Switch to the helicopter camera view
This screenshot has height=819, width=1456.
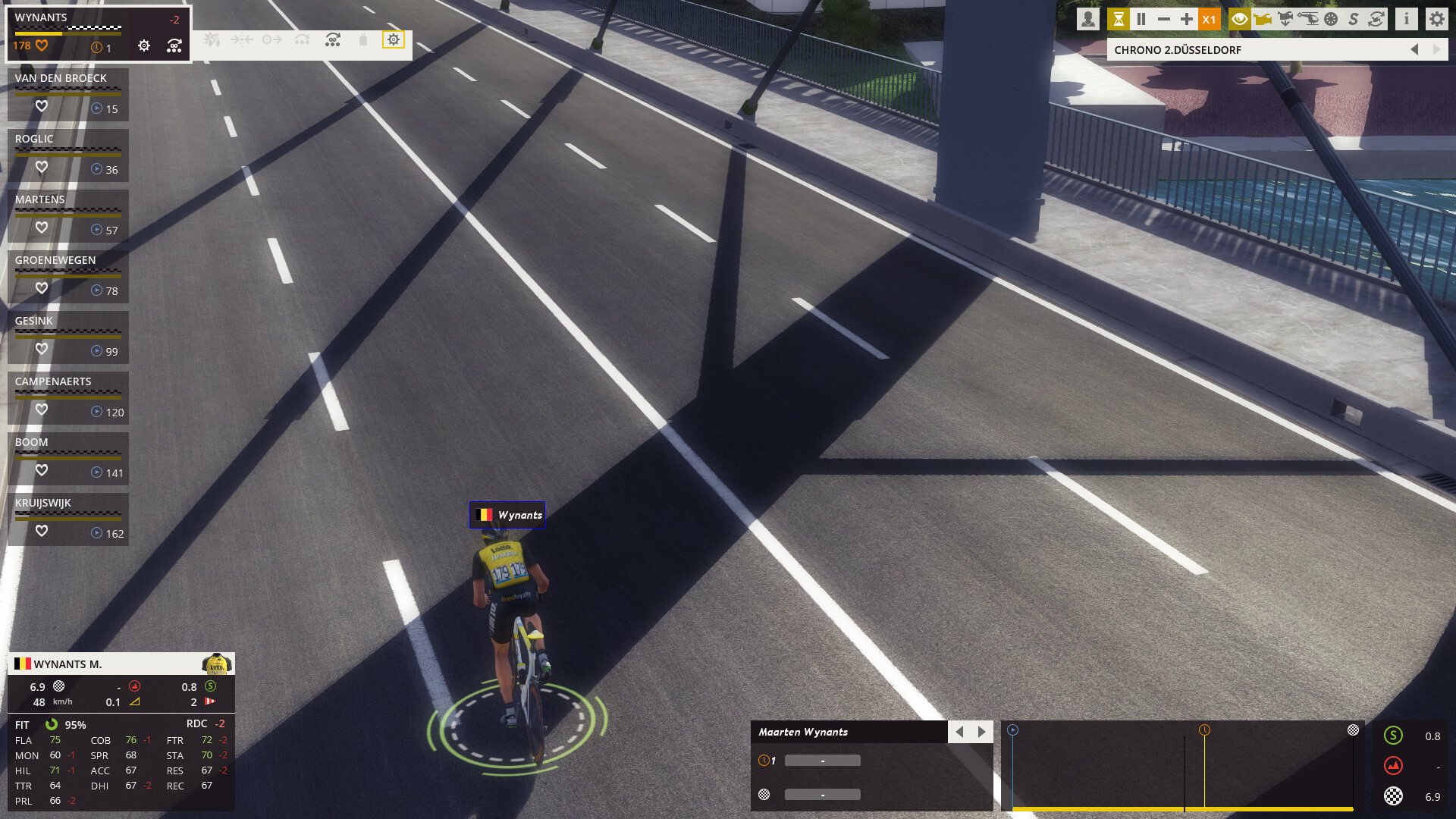[1308, 20]
